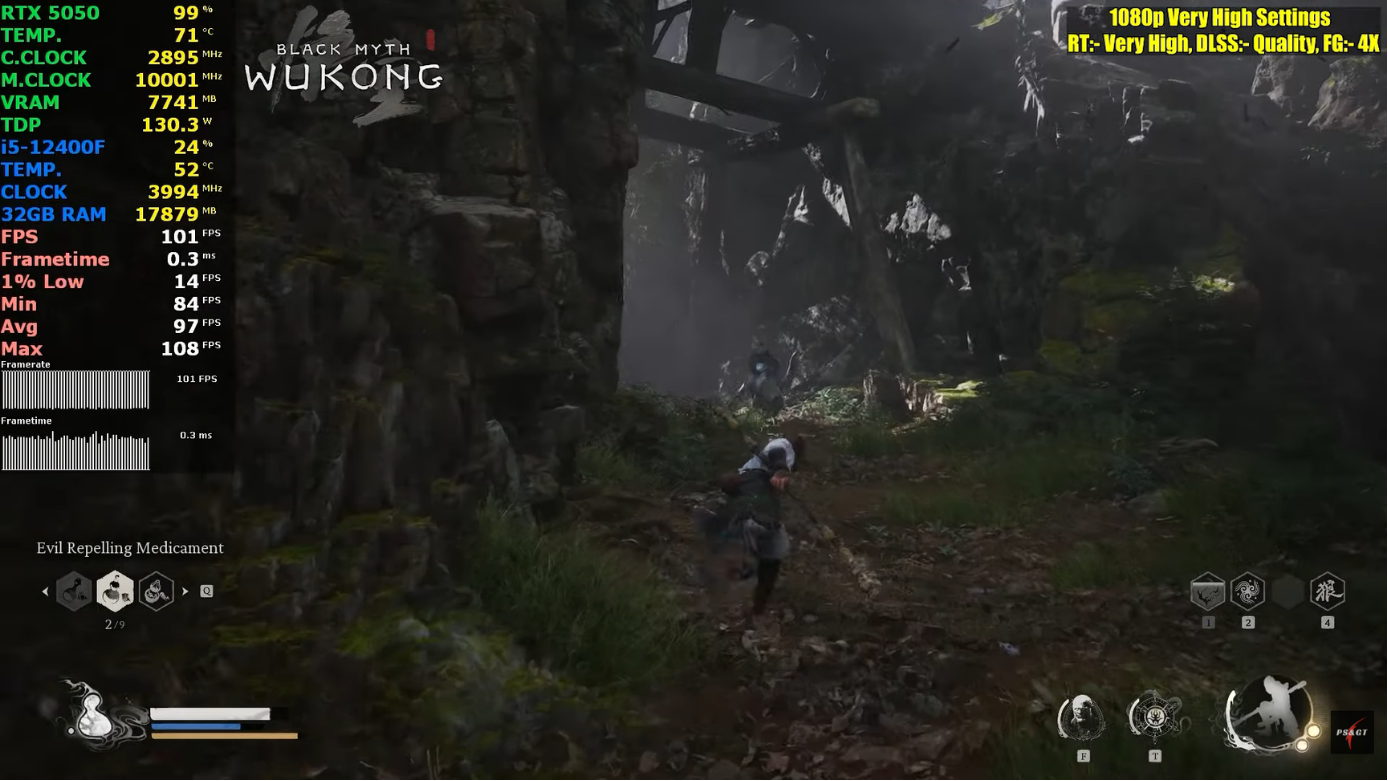Click the darkened gourd icon left of the medicament
The width and height of the screenshot is (1388, 781).
[x=74, y=590]
